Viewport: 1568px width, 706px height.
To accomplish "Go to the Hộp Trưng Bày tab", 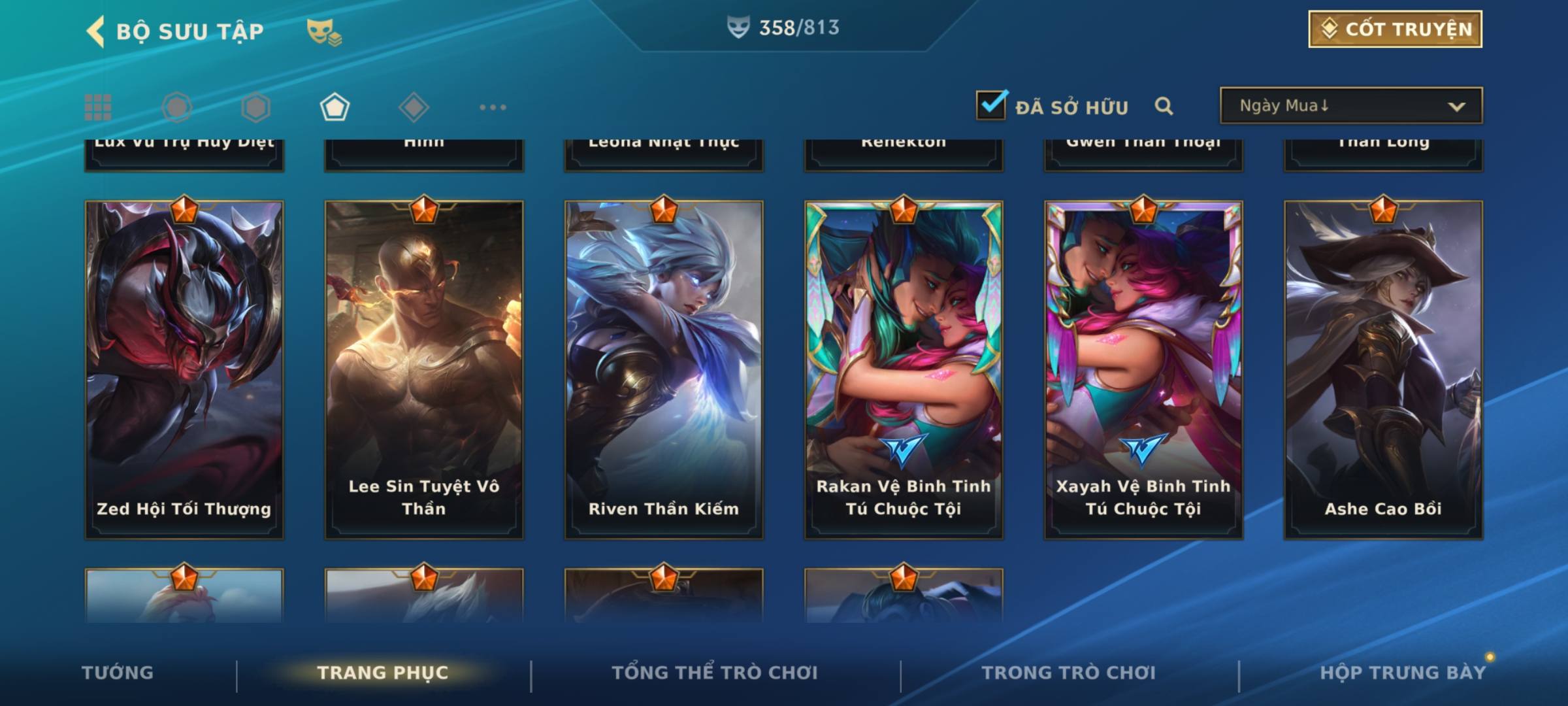I will tap(1403, 673).
